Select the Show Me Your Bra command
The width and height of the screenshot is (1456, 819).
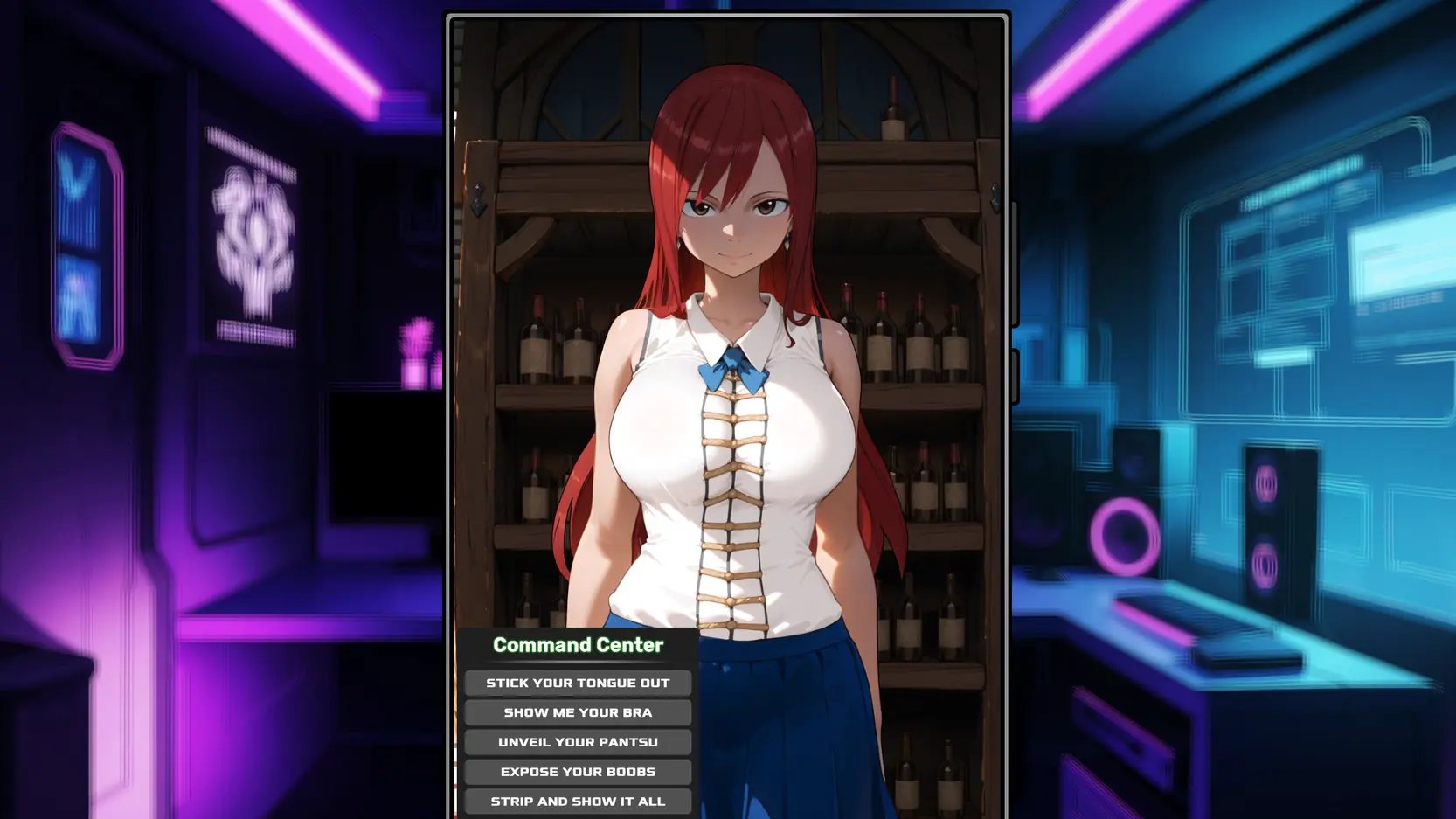coord(578,712)
